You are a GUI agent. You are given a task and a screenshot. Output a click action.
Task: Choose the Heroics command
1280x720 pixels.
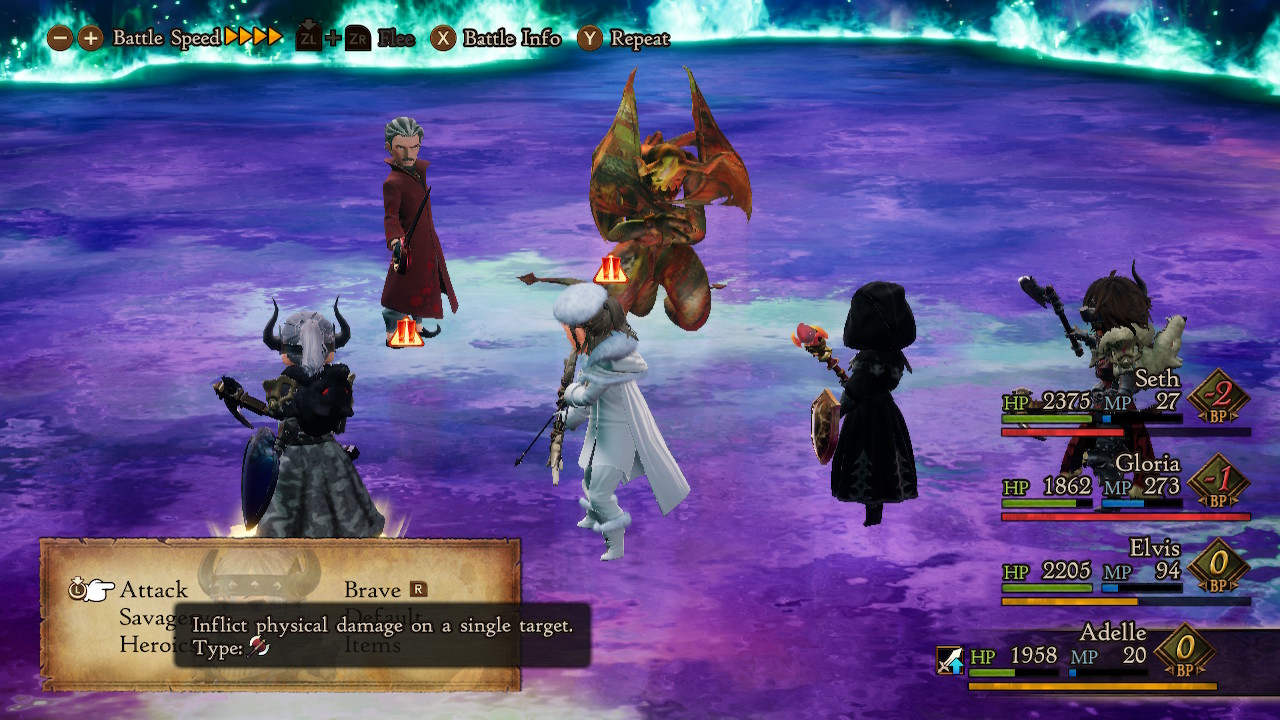pyautogui.click(x=150, y=645)
